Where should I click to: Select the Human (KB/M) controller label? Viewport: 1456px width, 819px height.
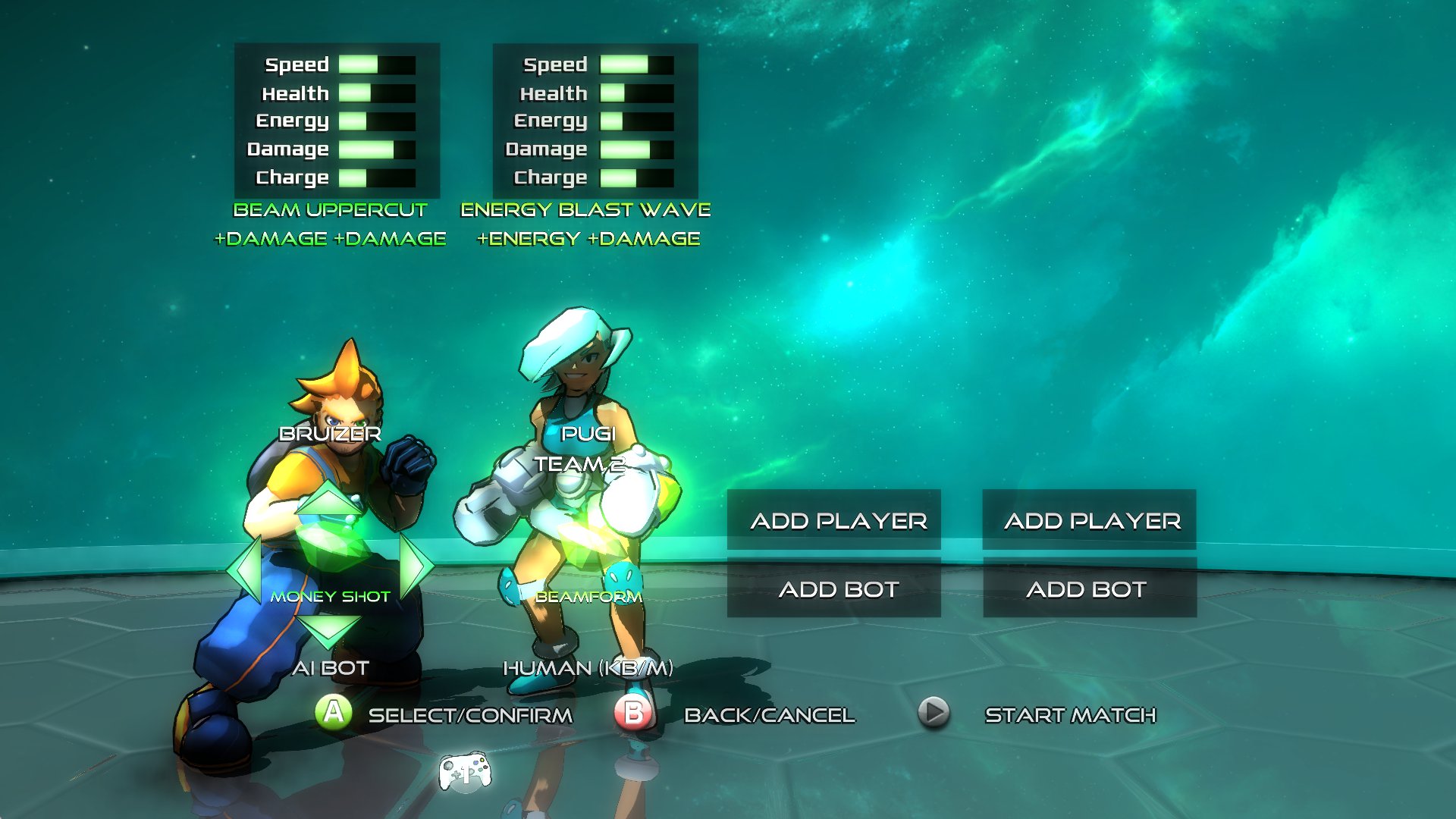[588, 668]
